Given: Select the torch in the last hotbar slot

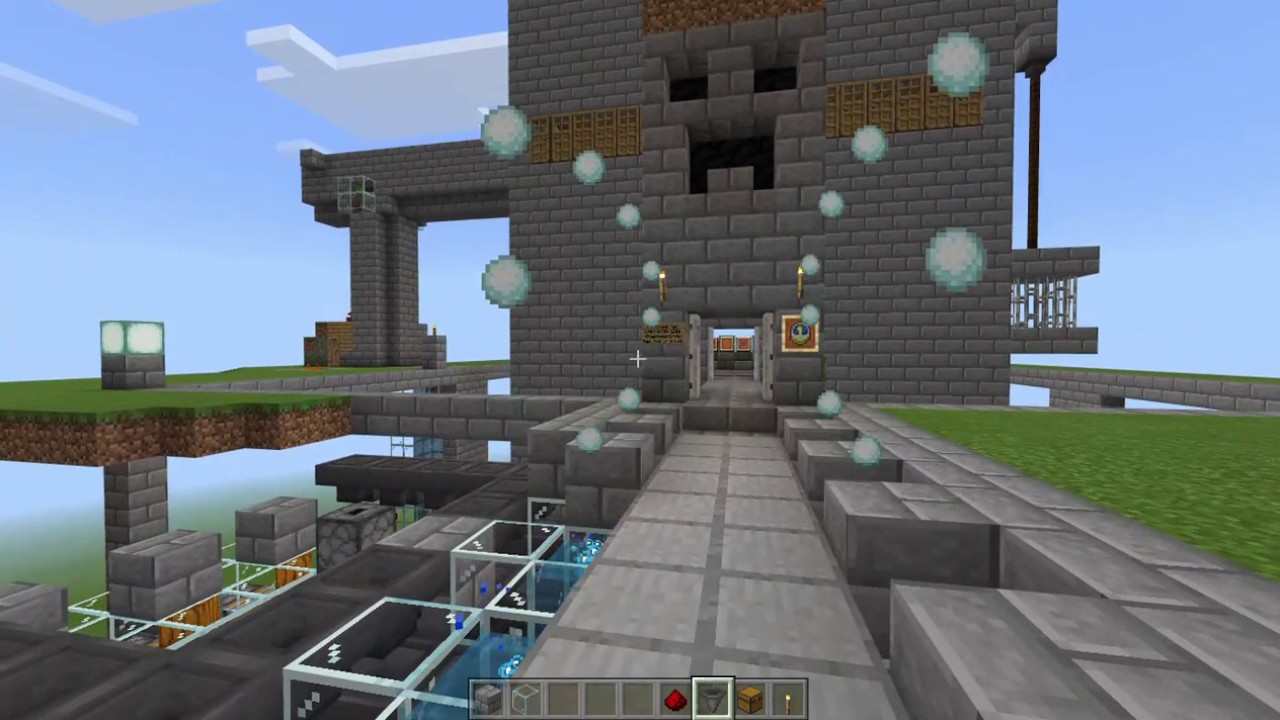Looking at the screenshot, I should pyautogui.click(x=787, y=697).
